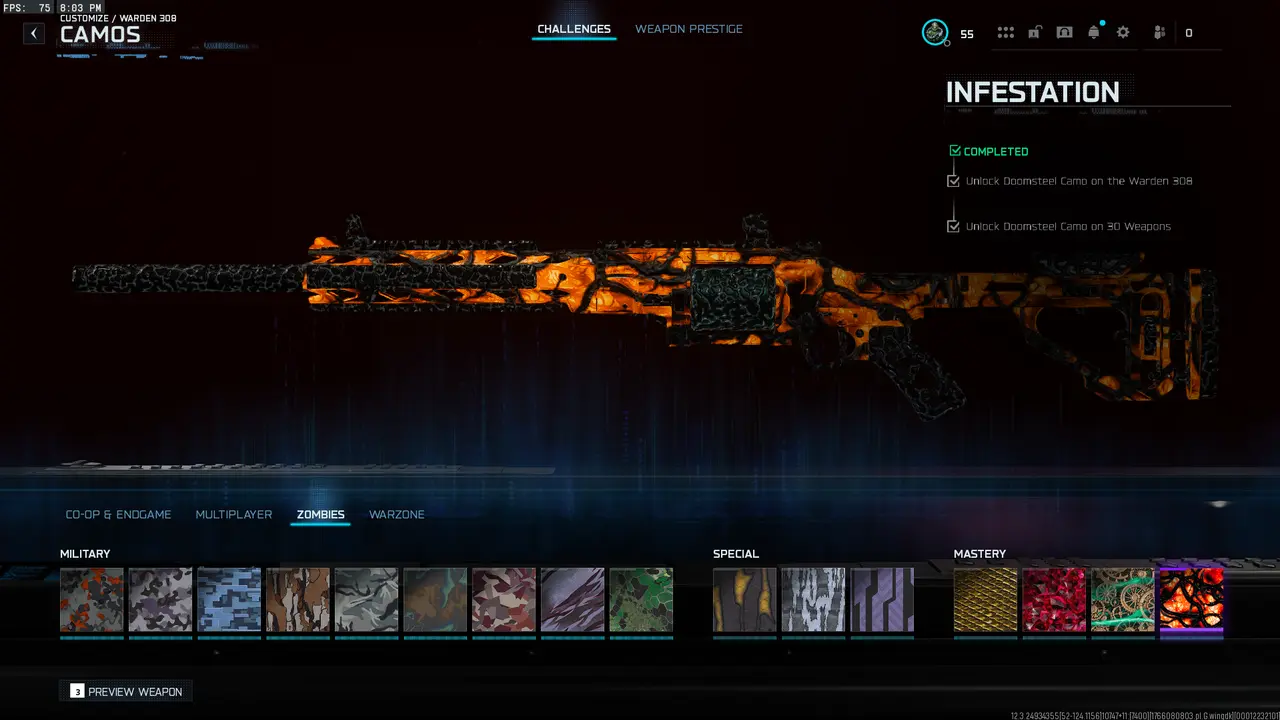Switch to the CO-OP & ENDGAME category
The height and width of the screenshot is (720, 1280).
pyautogui.click(x=119, y=514)
